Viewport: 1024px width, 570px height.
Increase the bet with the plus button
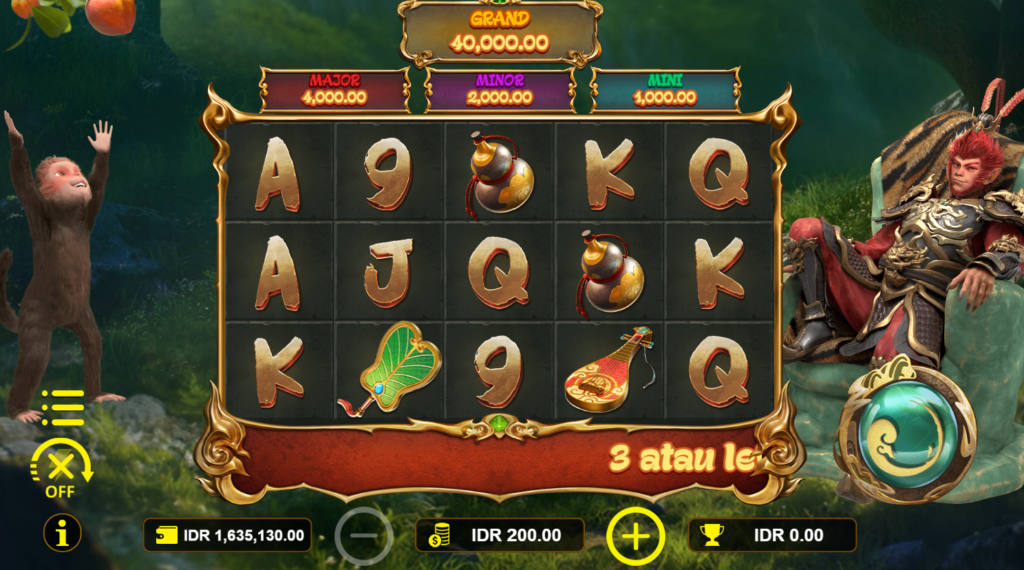pos(635,536)
